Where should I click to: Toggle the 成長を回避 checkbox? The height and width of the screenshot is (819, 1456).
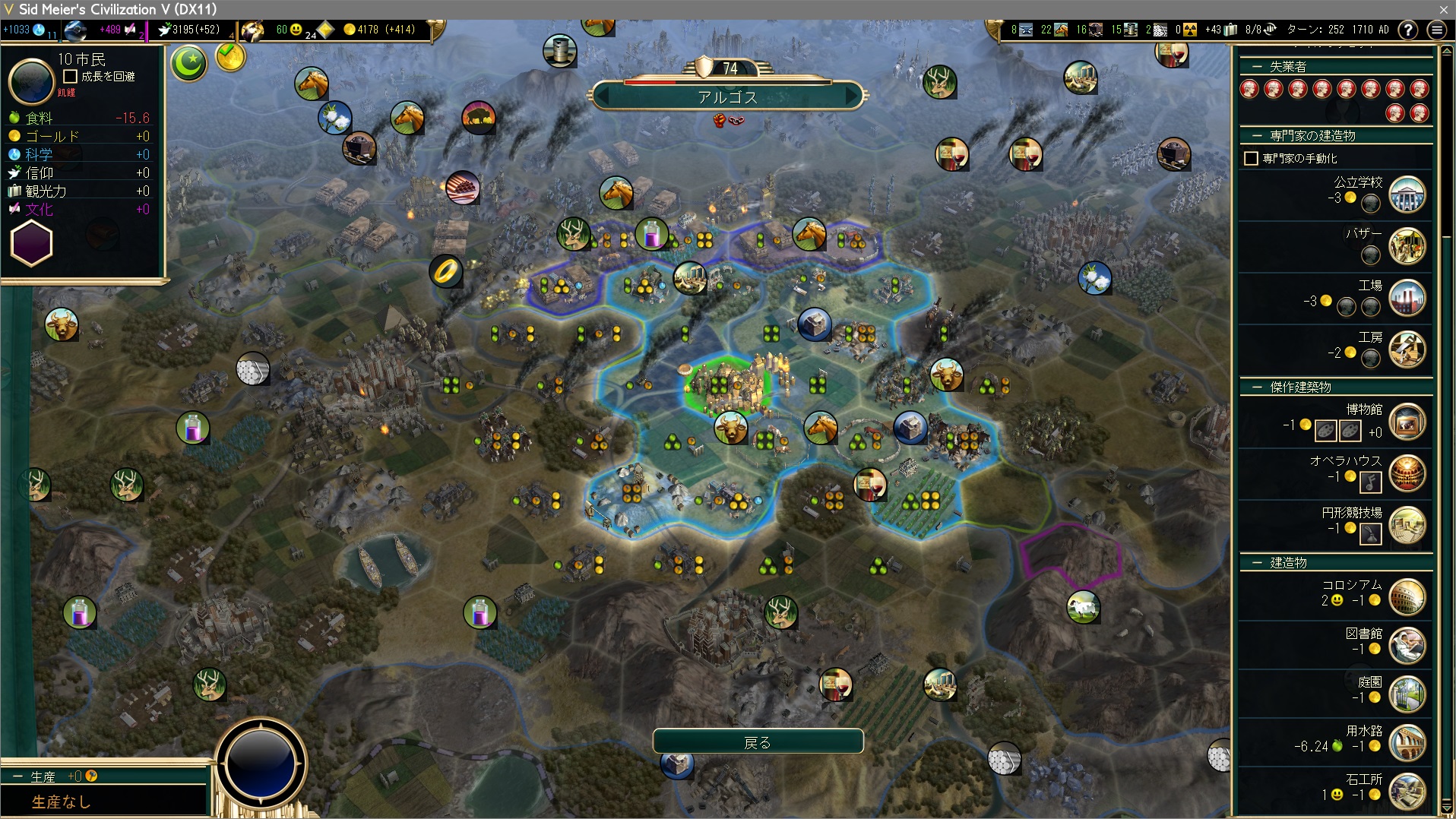(x=71, y=77)
